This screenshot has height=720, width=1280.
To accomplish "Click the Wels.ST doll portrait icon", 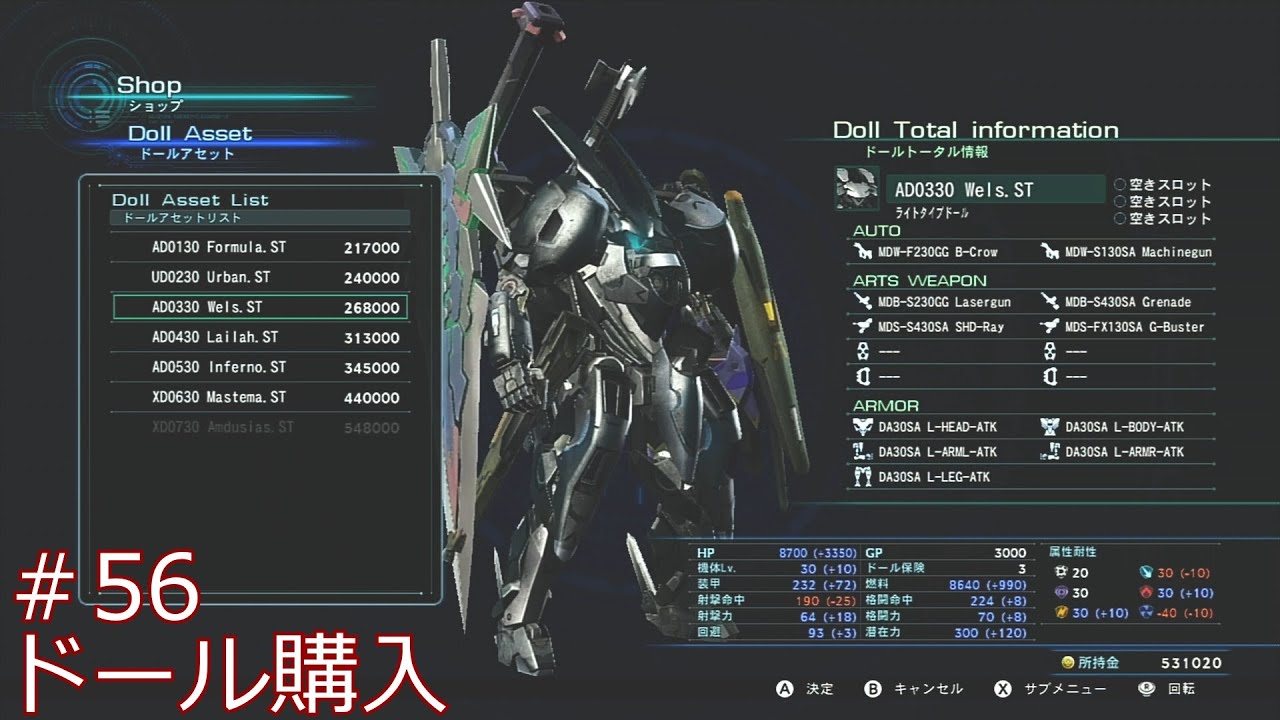I will pyautogui.click(x=856, y=189).
